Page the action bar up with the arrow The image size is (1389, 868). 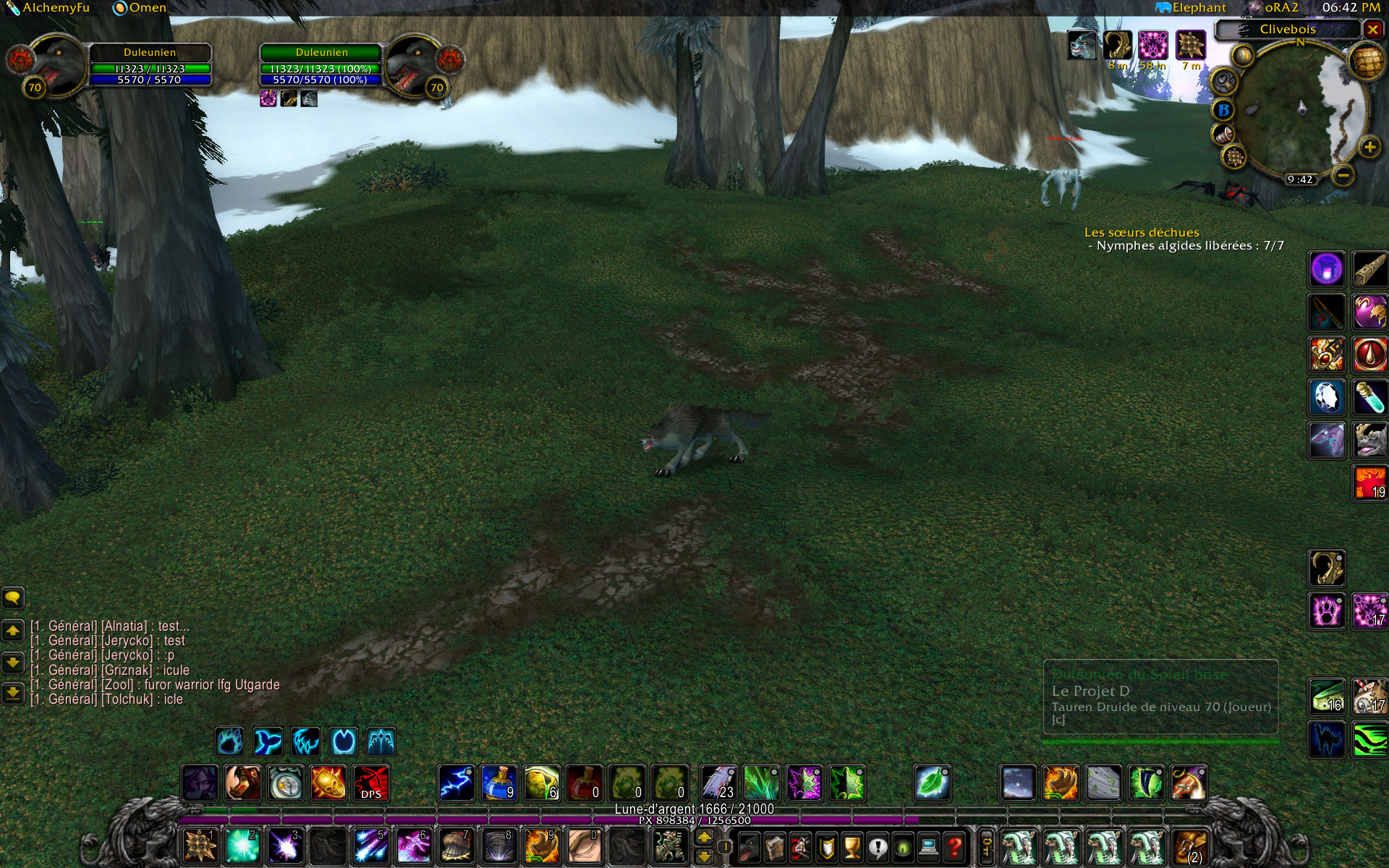[705, 838]
